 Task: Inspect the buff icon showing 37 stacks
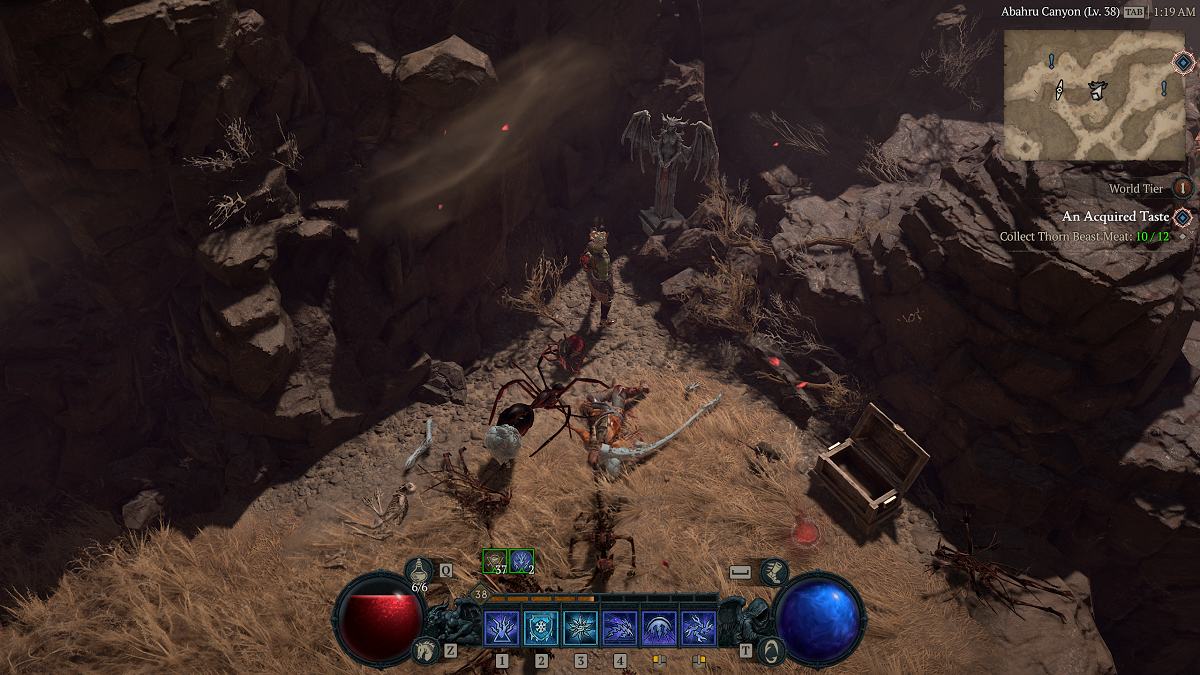pos(495,562)
